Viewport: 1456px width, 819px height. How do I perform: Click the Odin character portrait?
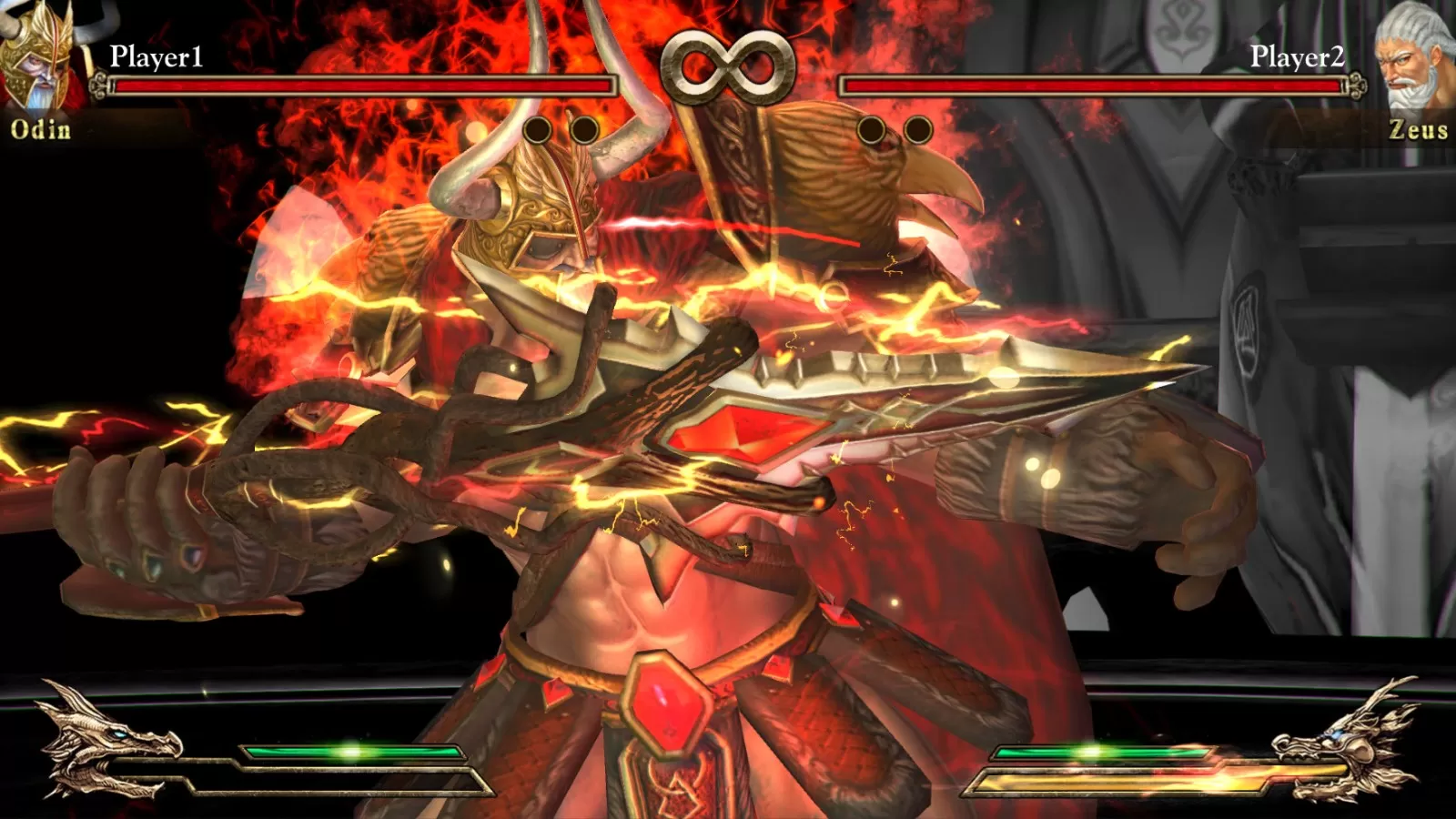(x=41, y=55)
